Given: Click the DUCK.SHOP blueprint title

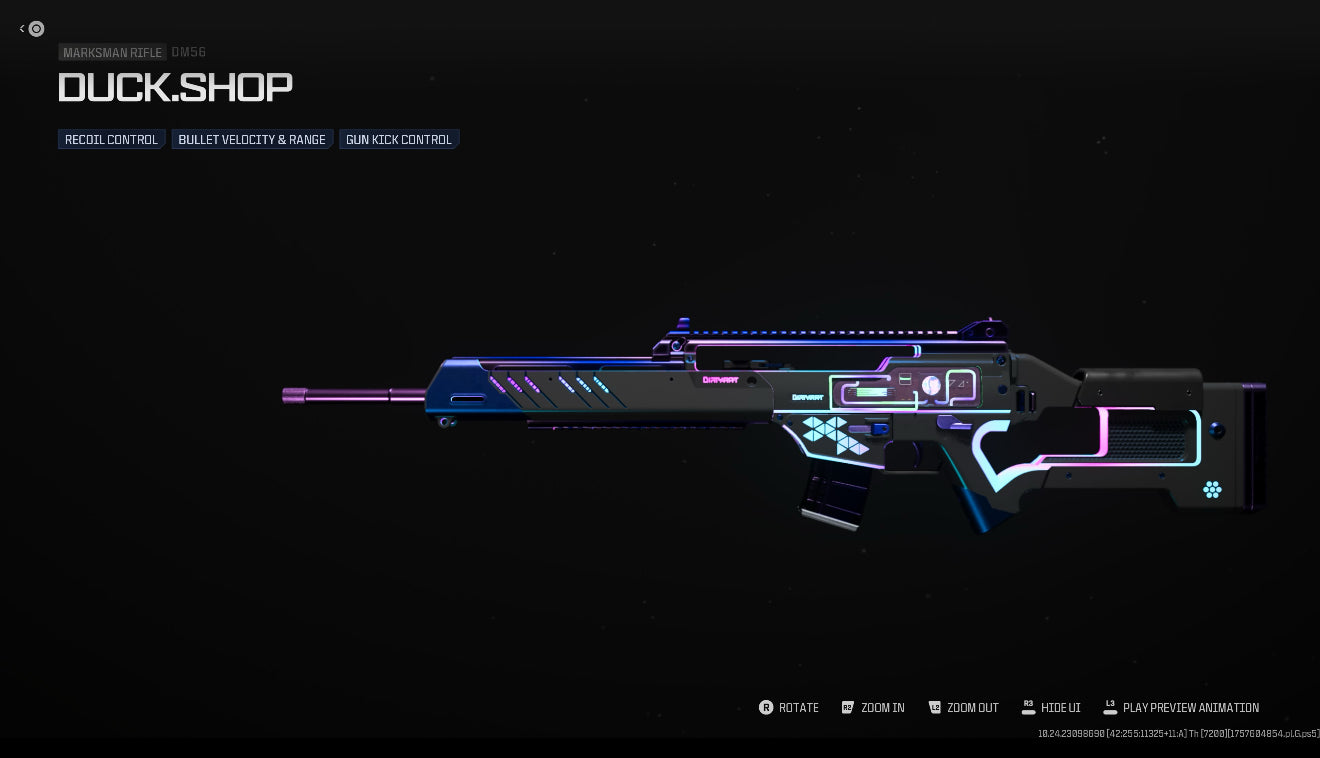Looking at the screenshot, I should (x=175, y=88).
